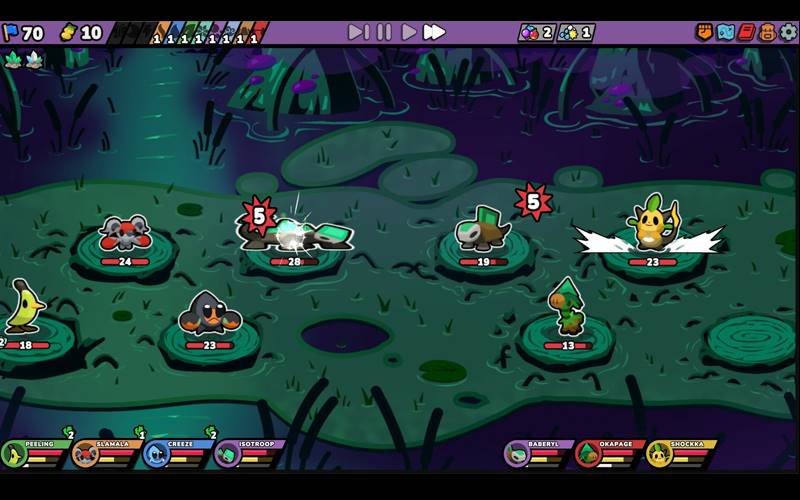Open the red journal book

pyautogui.click(x=746, y=32)
